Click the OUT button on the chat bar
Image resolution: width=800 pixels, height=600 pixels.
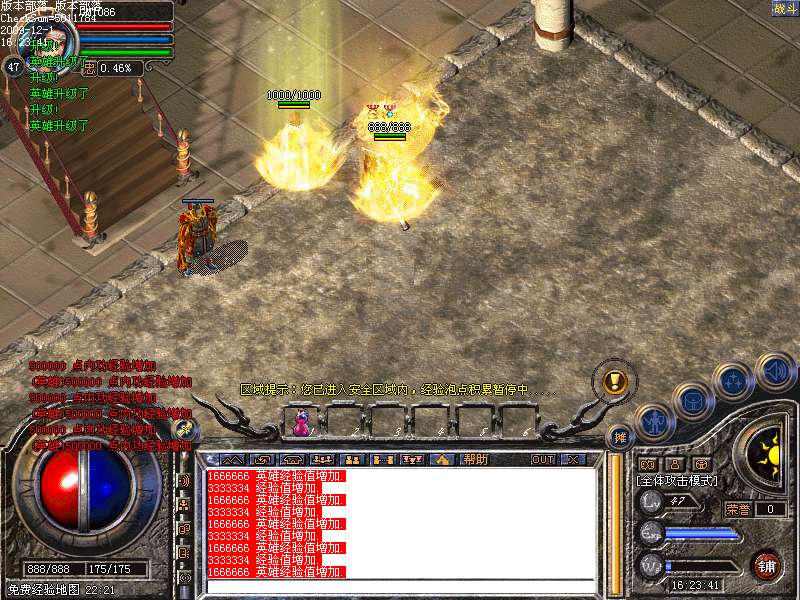point(542,459)
